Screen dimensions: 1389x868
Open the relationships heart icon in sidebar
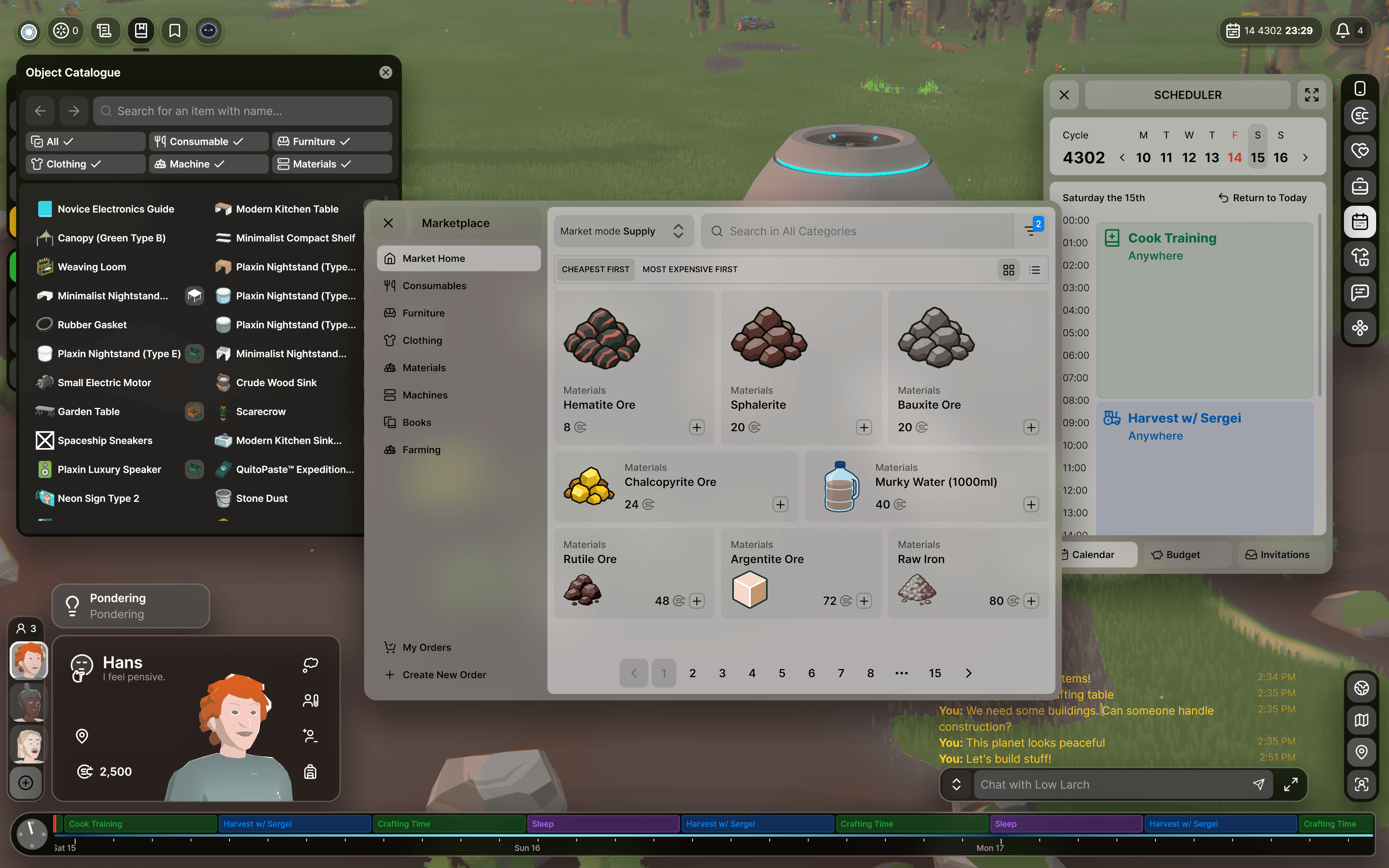(1360, 150)
